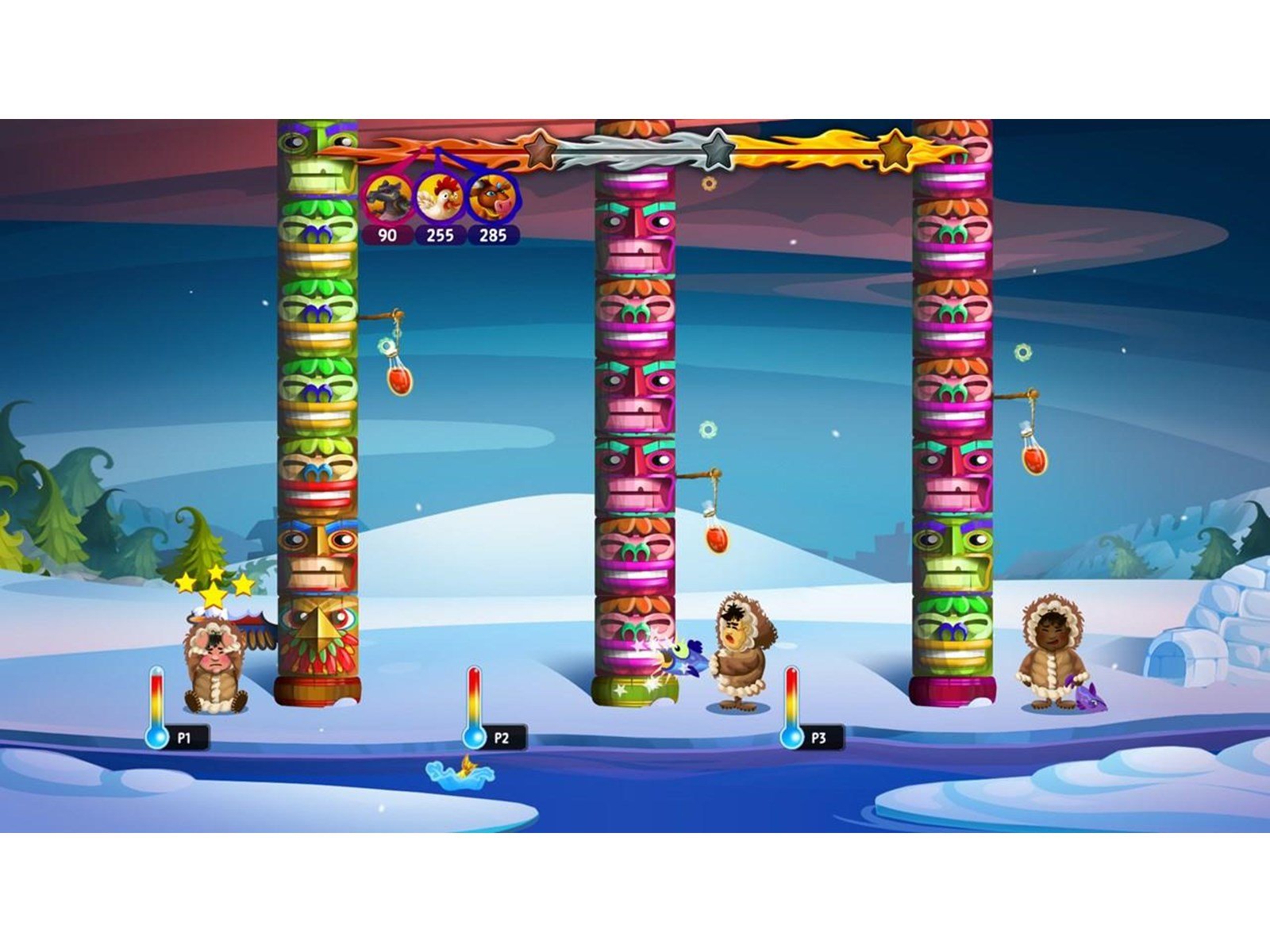Select the wolf objective badge showing 90
1270x952 pixels.
(389, 197)
